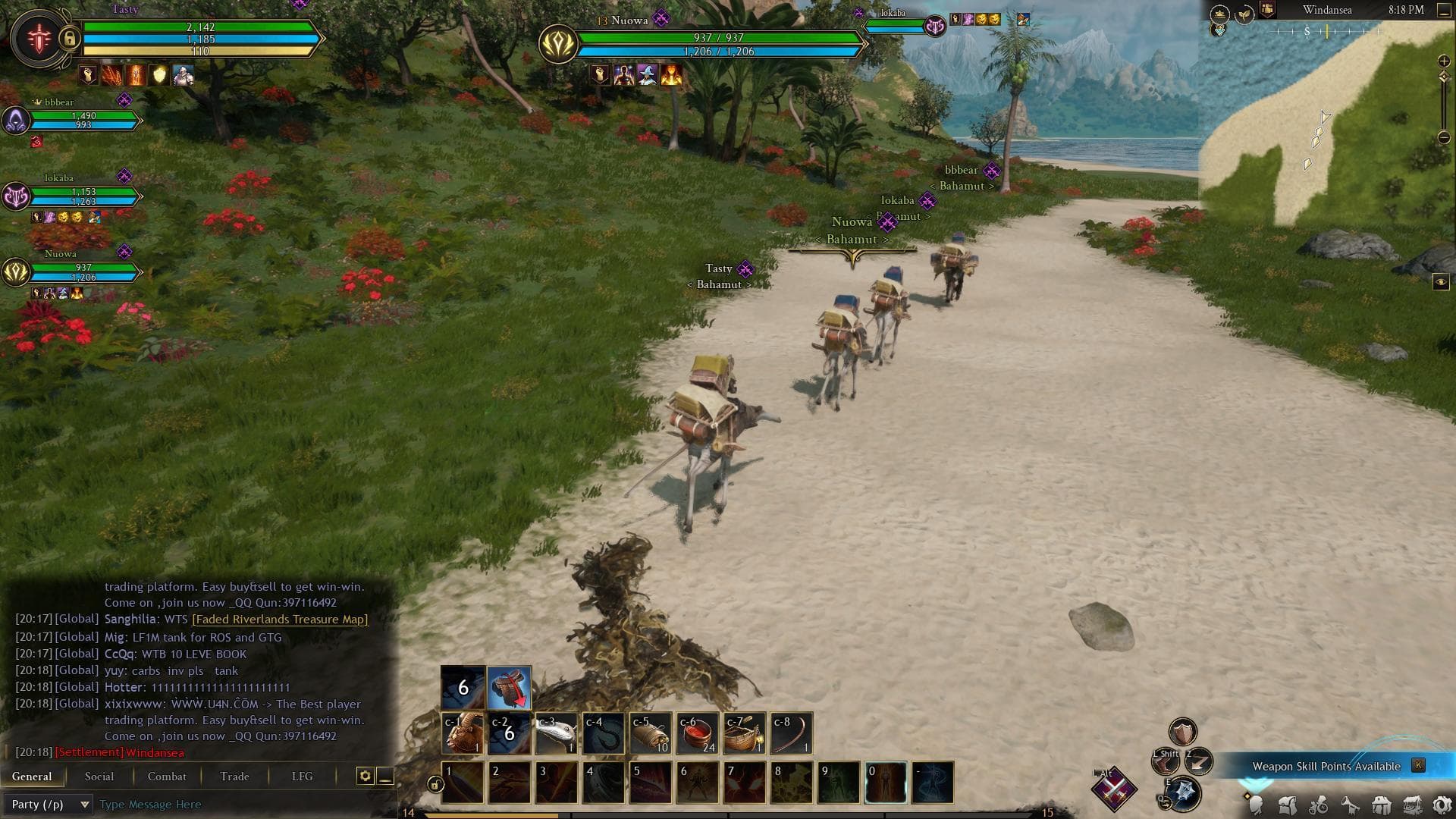
Task: Open the backpack inventory icon
Action: 1287,805
